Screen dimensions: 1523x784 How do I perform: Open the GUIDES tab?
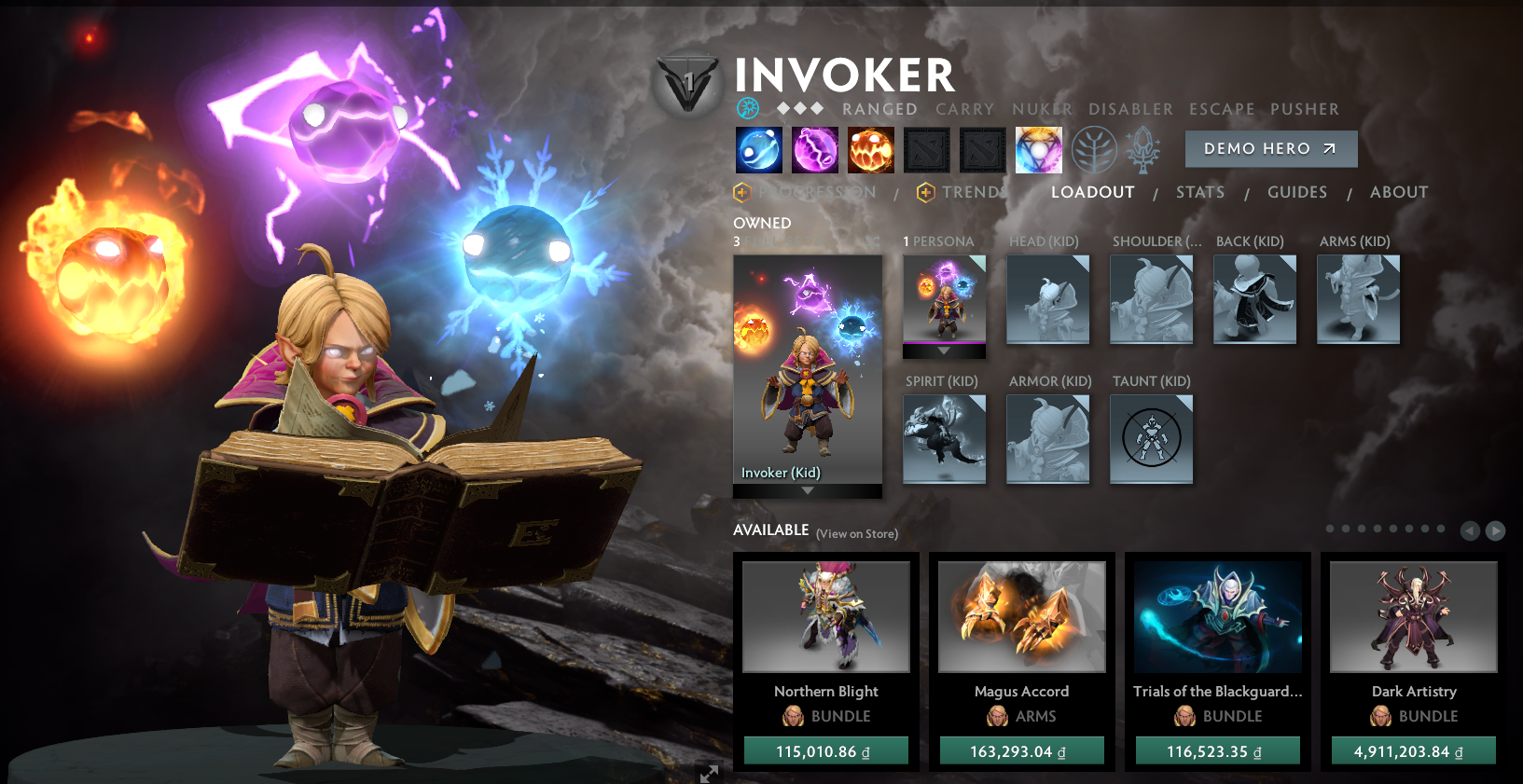coord(1297,192)
